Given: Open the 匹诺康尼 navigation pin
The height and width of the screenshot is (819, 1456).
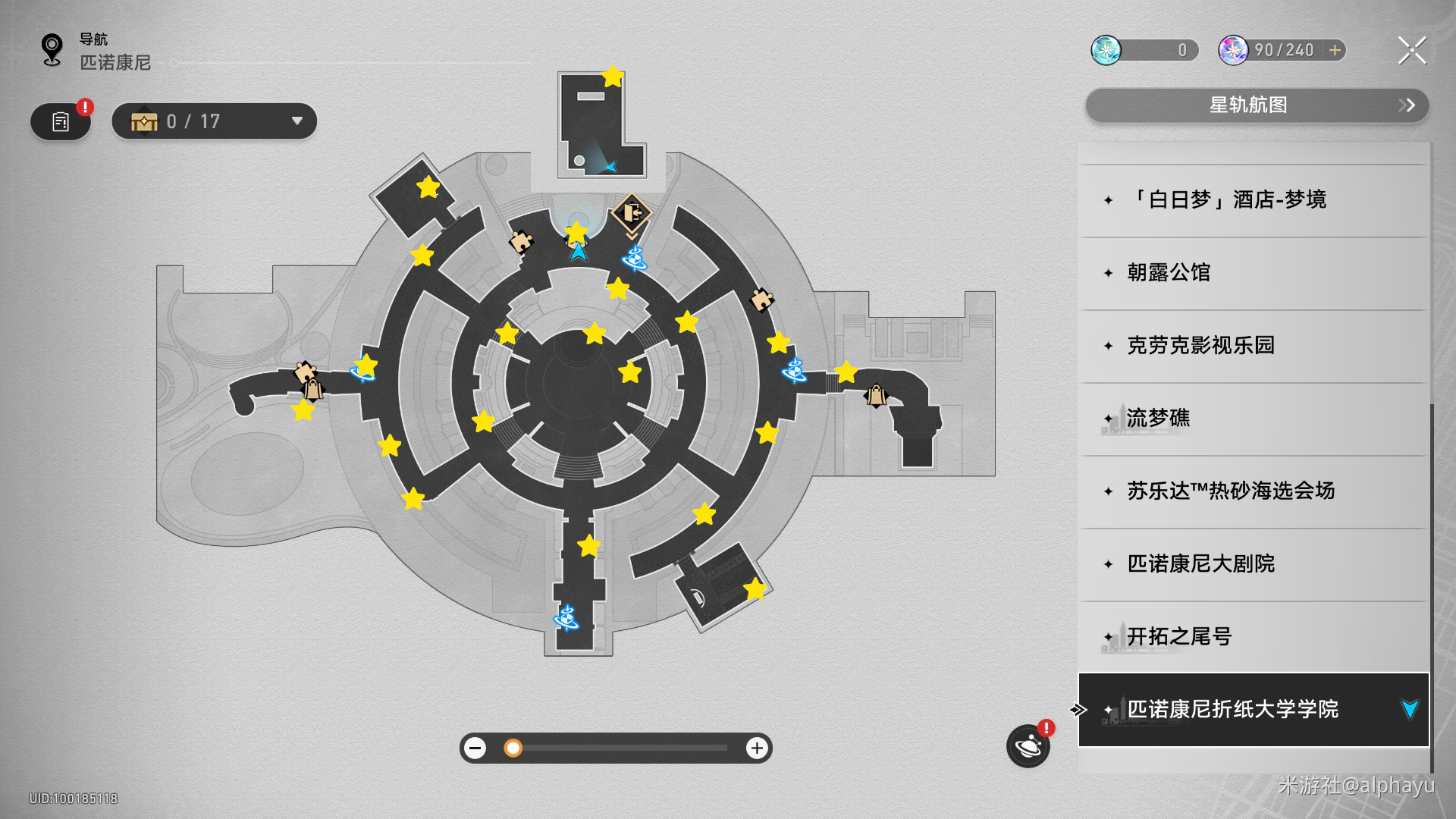Looking at the screenshot, I should (52, 50).
